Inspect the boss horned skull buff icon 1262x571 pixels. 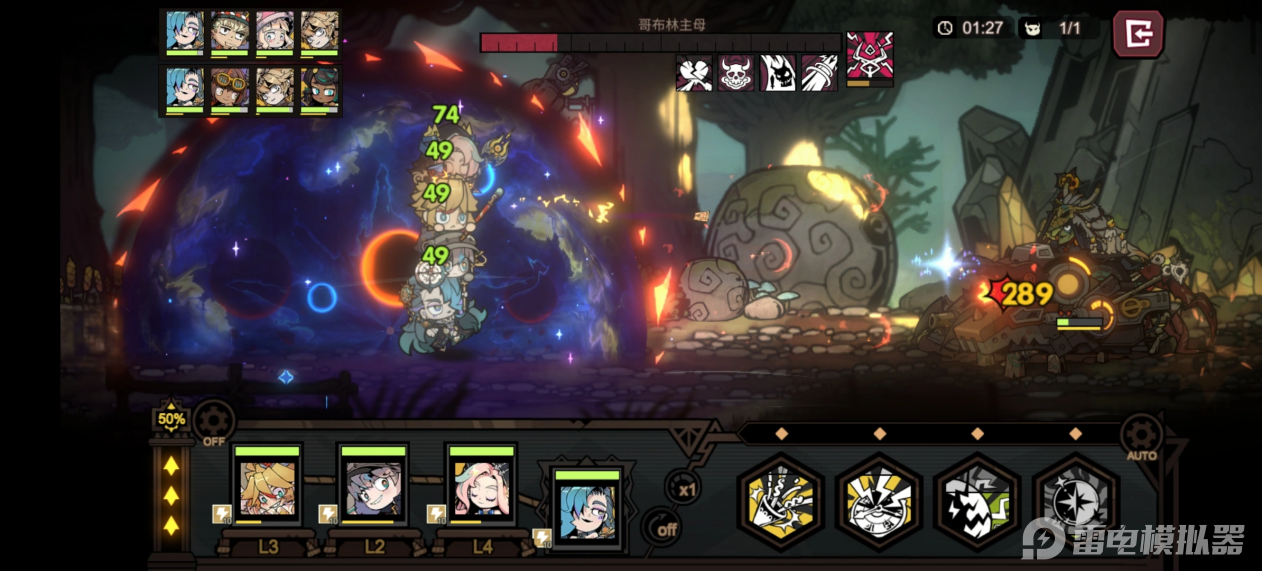click(x=736, y=73)
